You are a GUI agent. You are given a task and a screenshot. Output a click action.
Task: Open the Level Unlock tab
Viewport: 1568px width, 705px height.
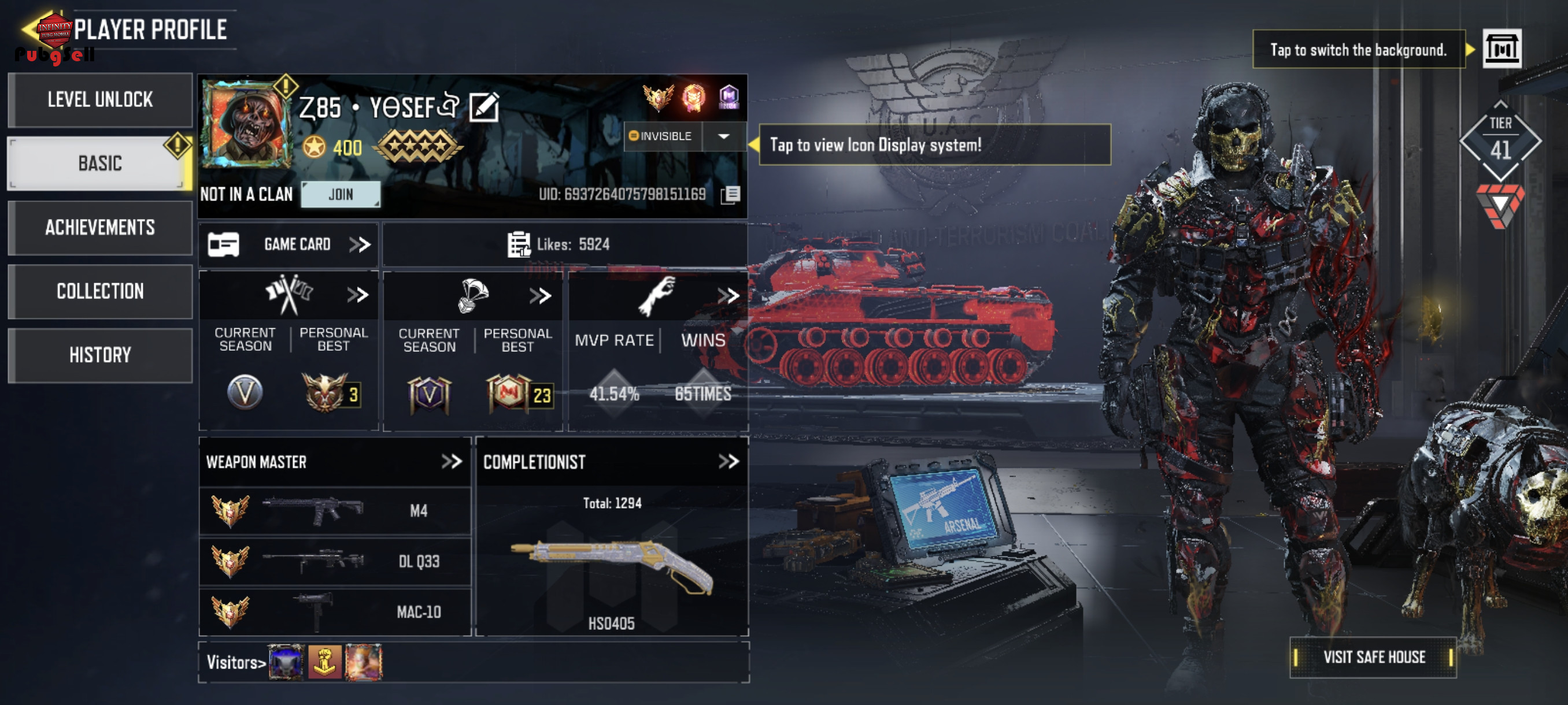click(x=100, y=100)
